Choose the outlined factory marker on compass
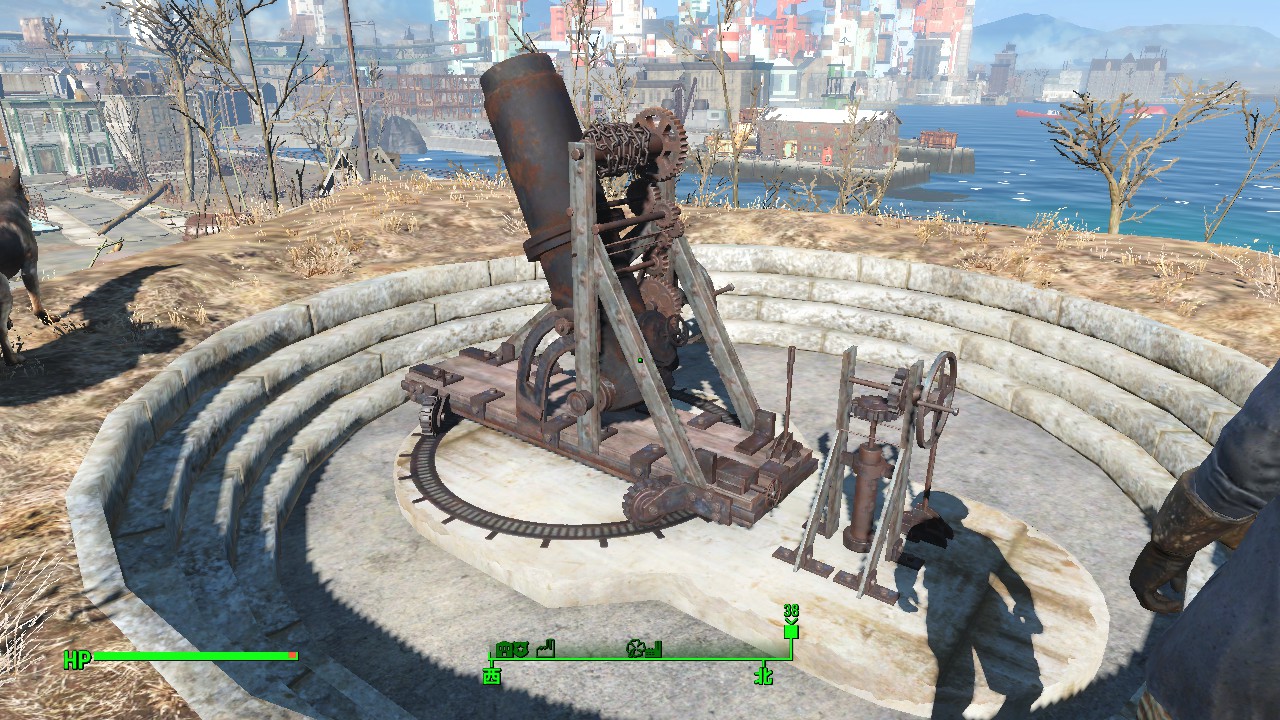The width and height of the screenshot is (1280, 720). click(545, 649)
